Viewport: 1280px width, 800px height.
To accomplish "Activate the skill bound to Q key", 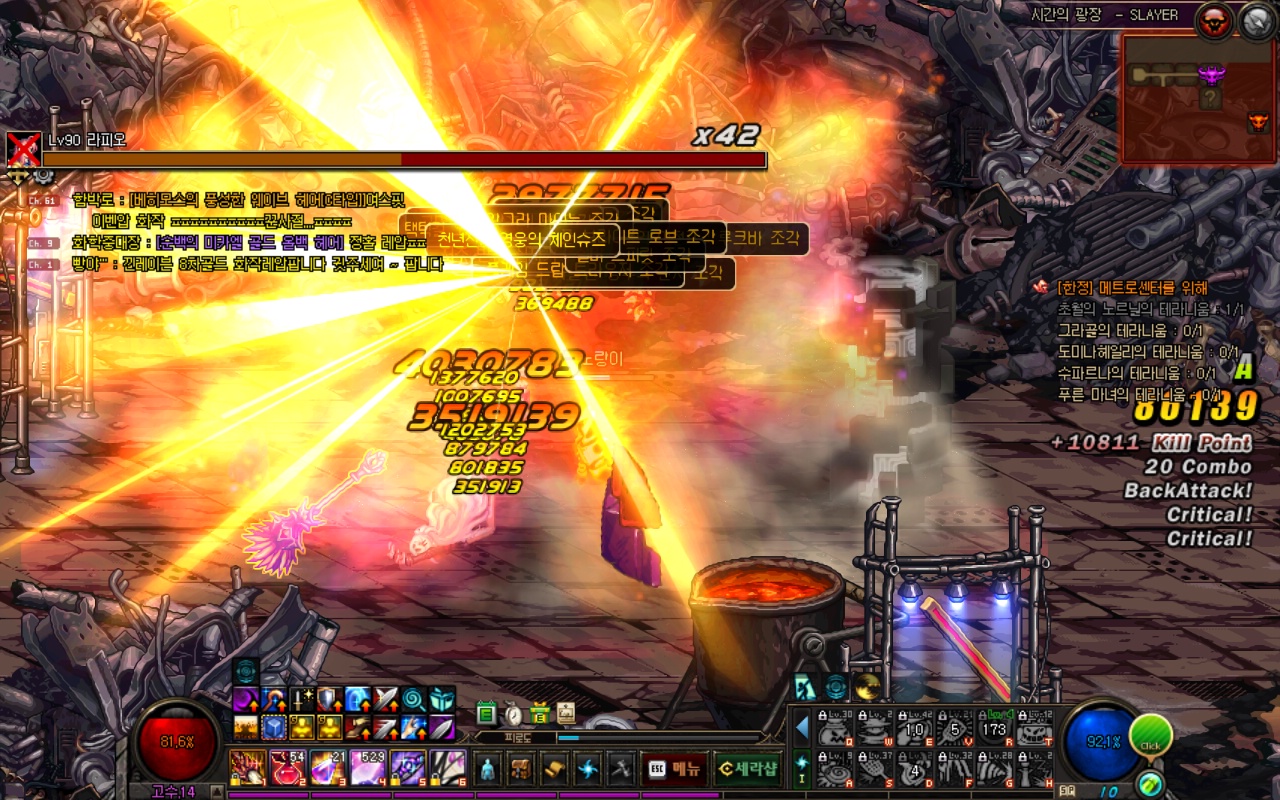I will point(836,729).
